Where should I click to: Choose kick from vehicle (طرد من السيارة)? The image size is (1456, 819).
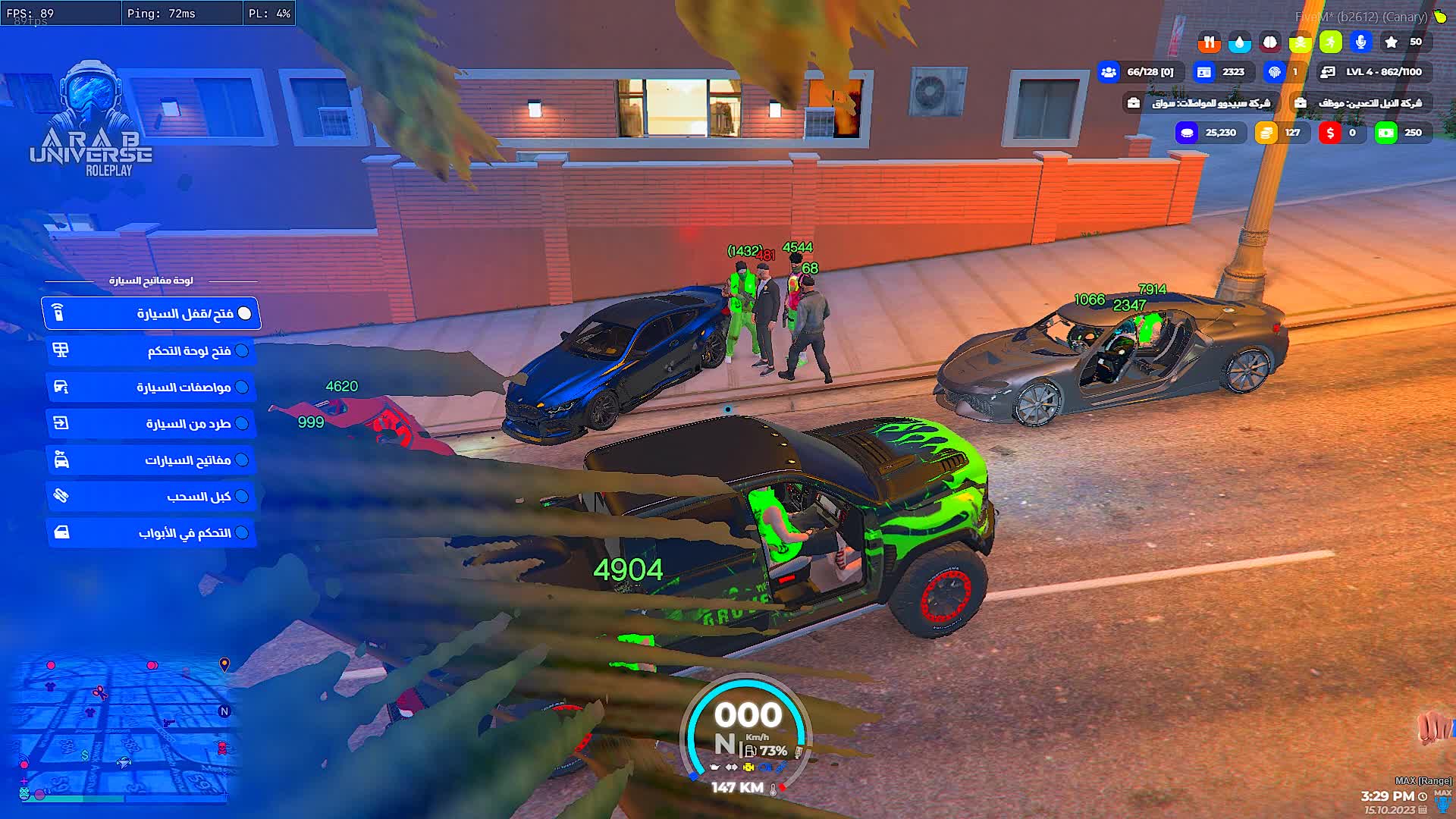point(152,423)
